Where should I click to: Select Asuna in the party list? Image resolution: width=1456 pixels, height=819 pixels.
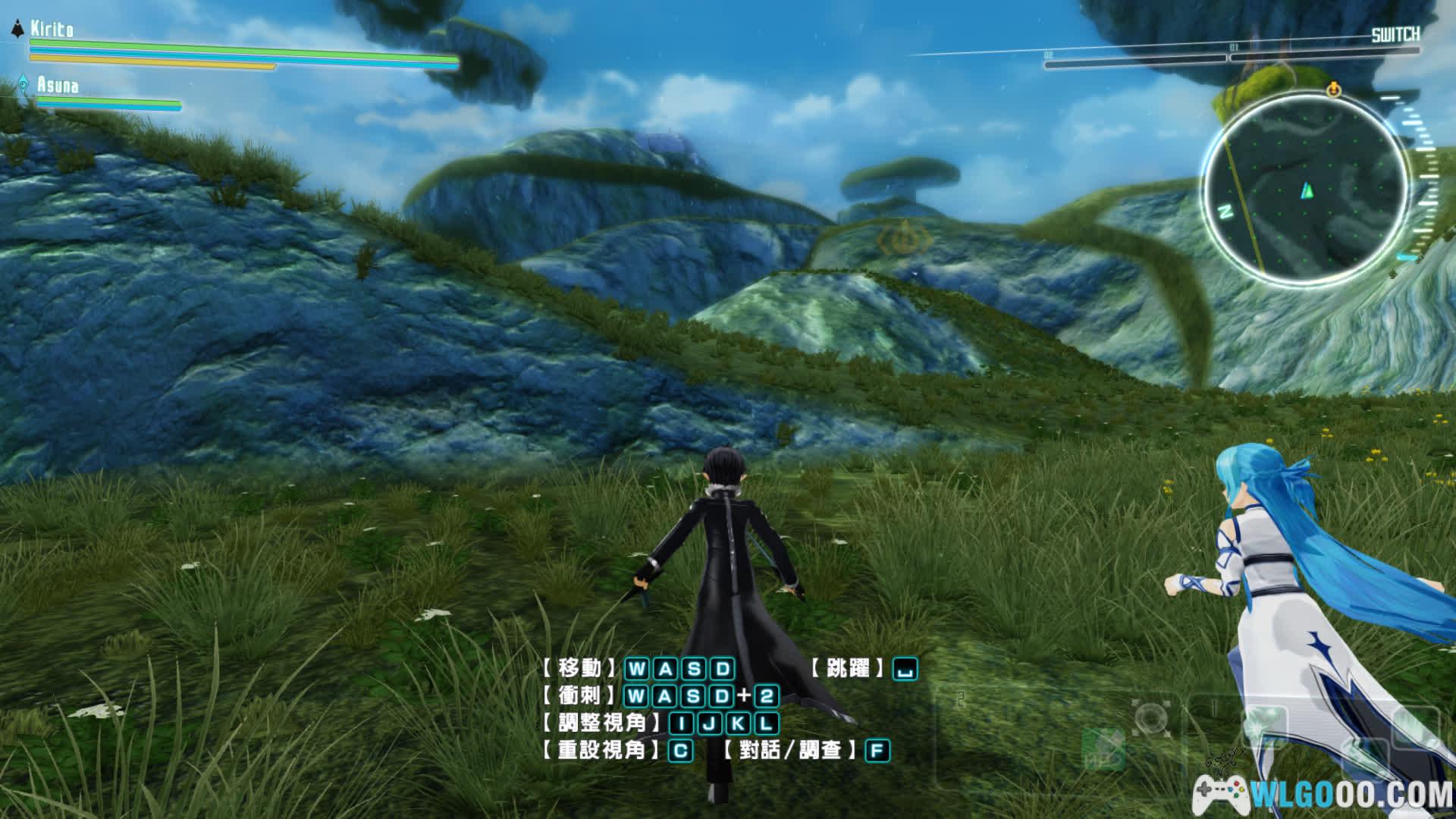[x=58, y=84]
